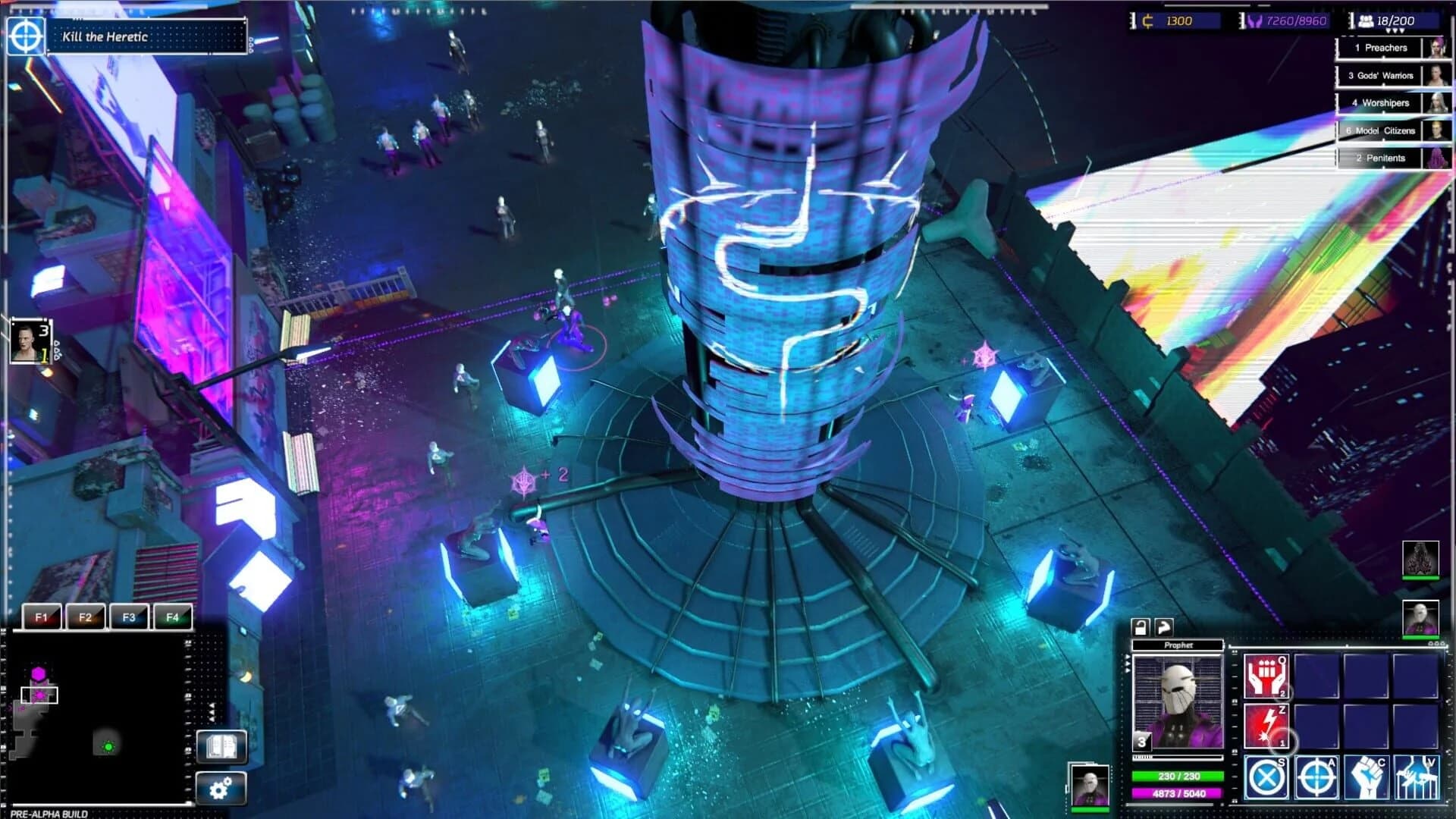
Task: Choose the crosshair Attack command
Action: pyautogui.click(x=1317, y=779)
